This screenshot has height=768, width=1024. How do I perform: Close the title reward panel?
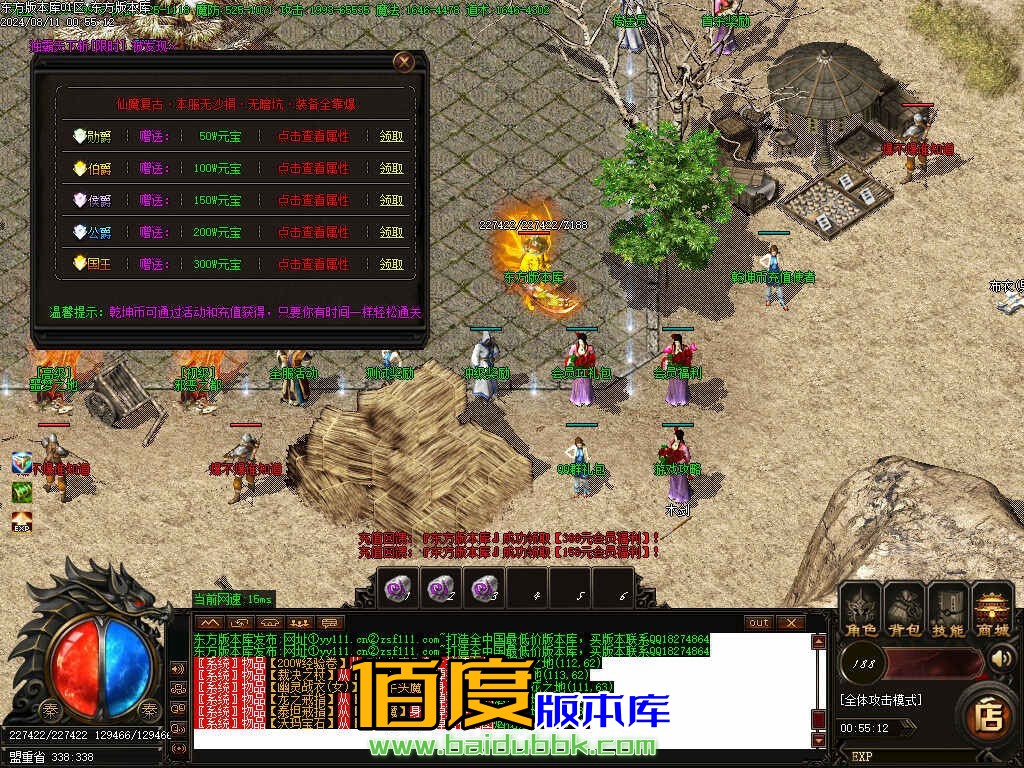(x=404, y=62)
